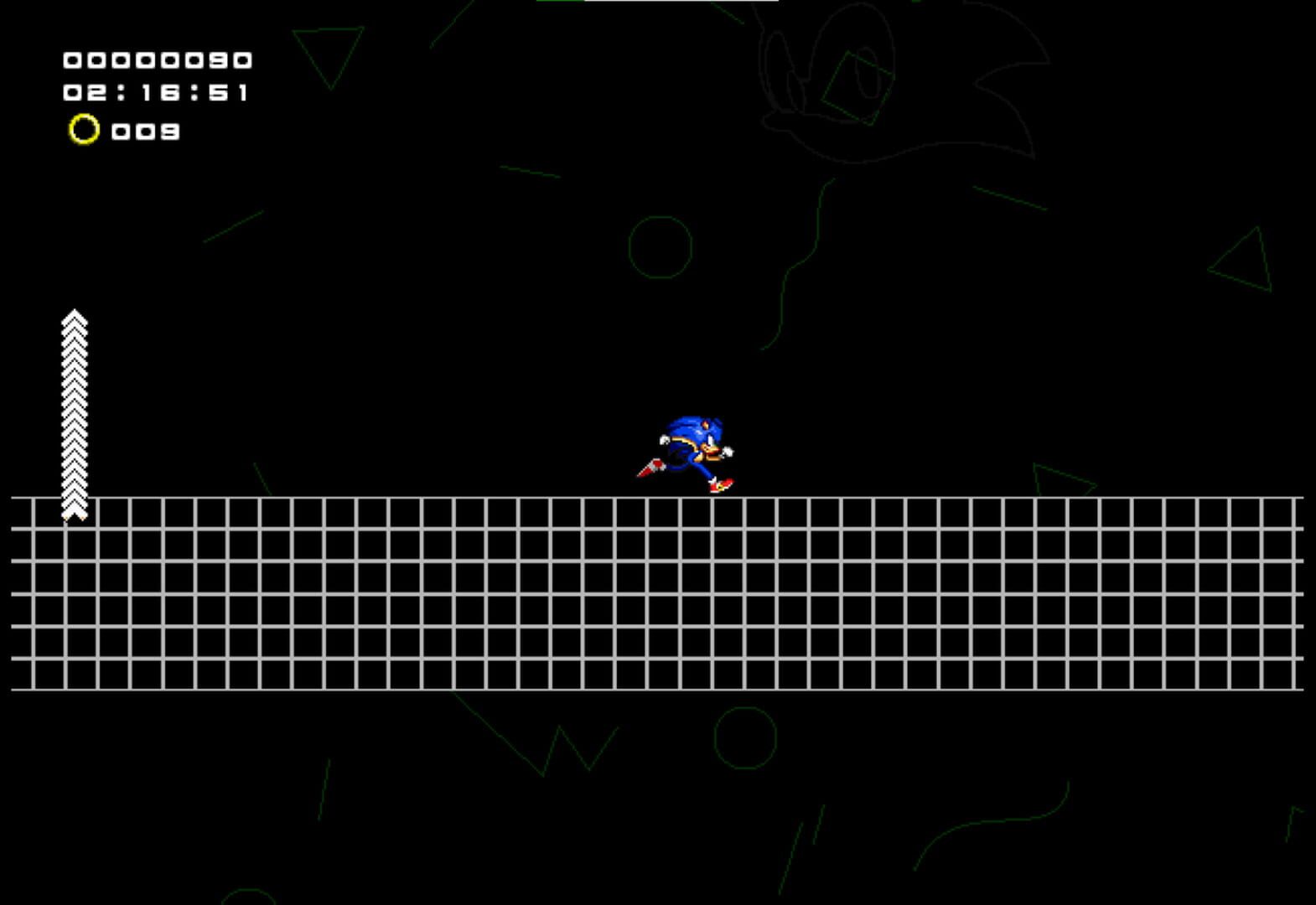Select the score display reading 00000090

point(159,59)
